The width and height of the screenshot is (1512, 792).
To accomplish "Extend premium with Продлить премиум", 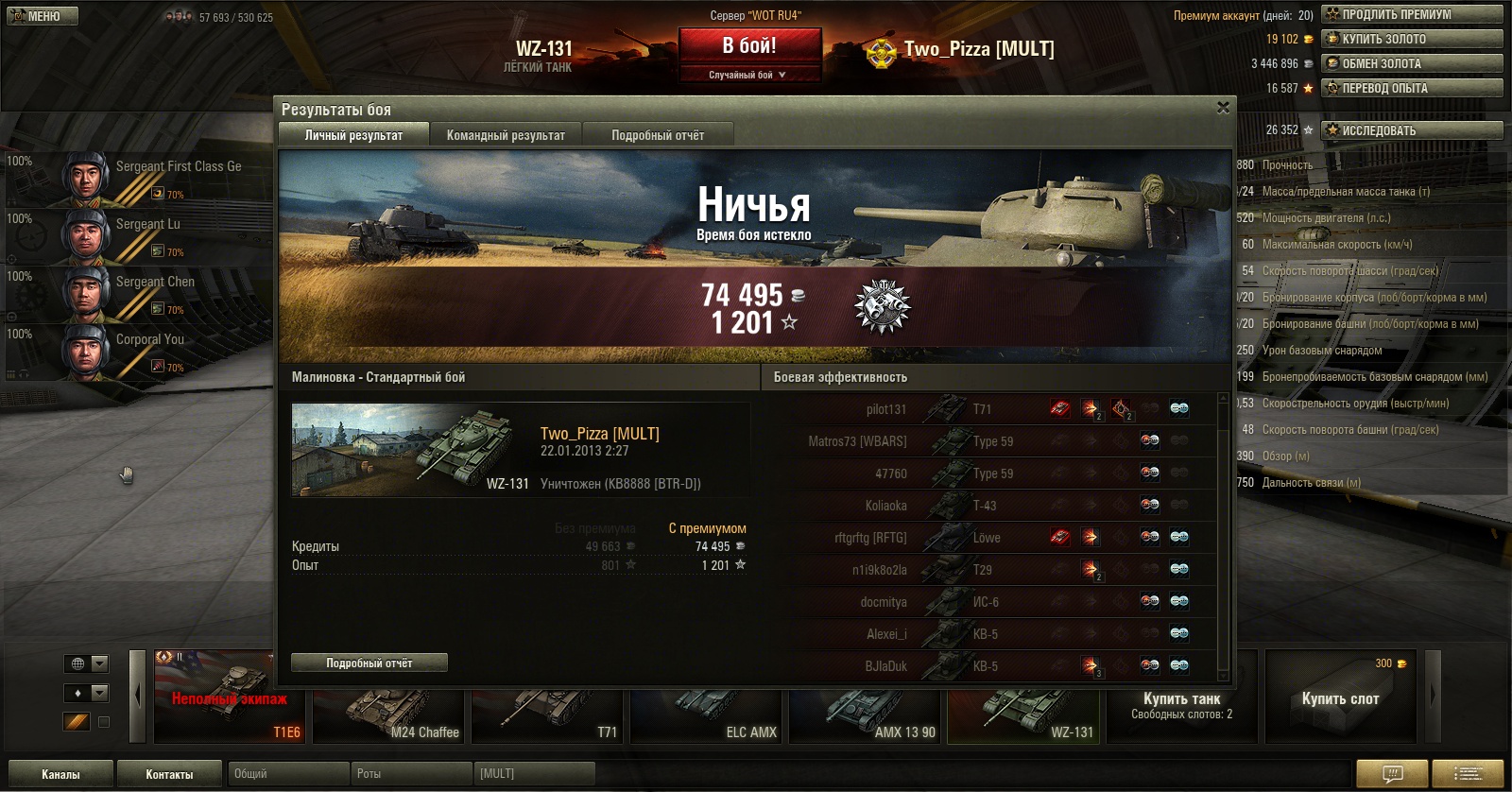I will (1412, 14).
